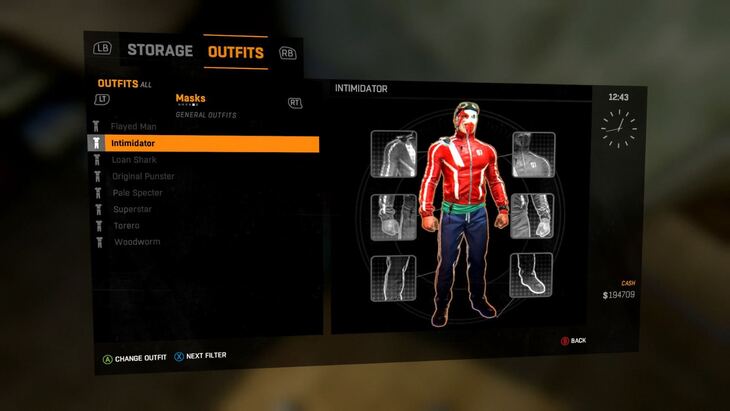Select the Woodworm outfit
The width and height of the screenshot is (730, 411).
[x=136, y=242]
